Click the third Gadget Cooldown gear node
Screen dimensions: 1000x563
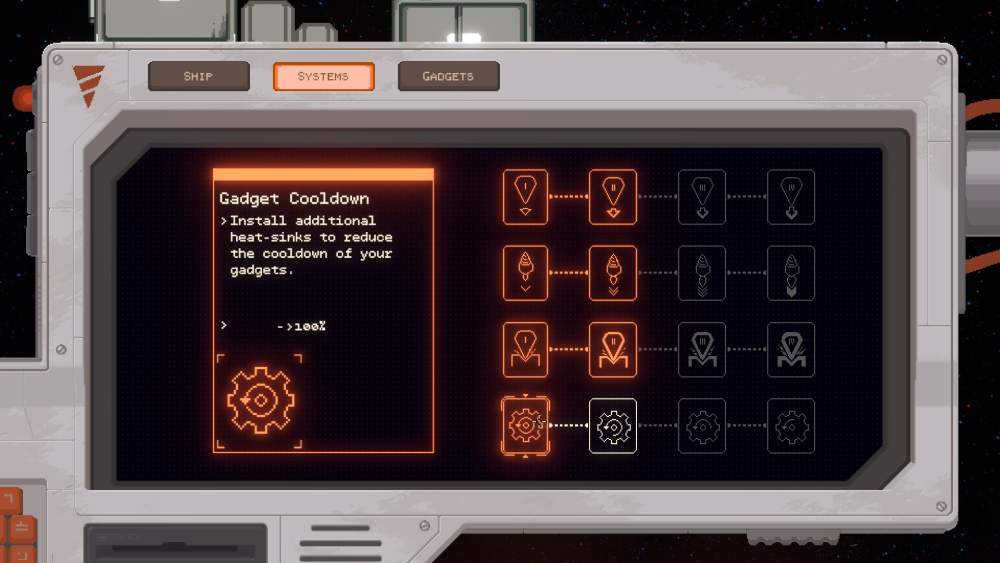(702, 426)
